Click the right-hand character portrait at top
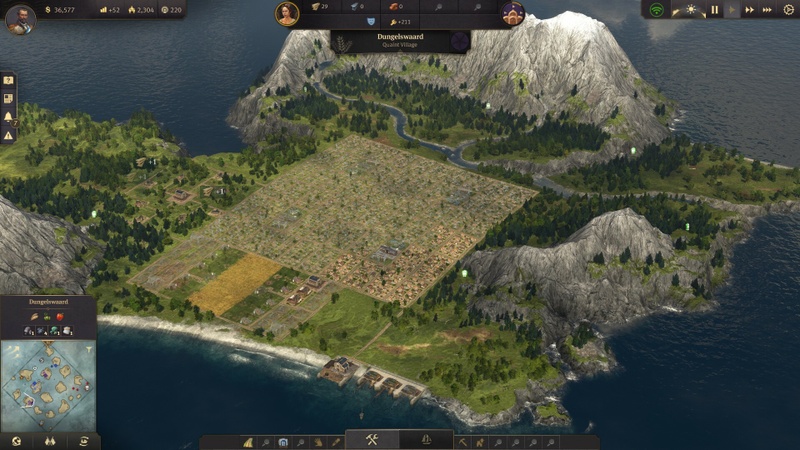 tap(512, 13)
